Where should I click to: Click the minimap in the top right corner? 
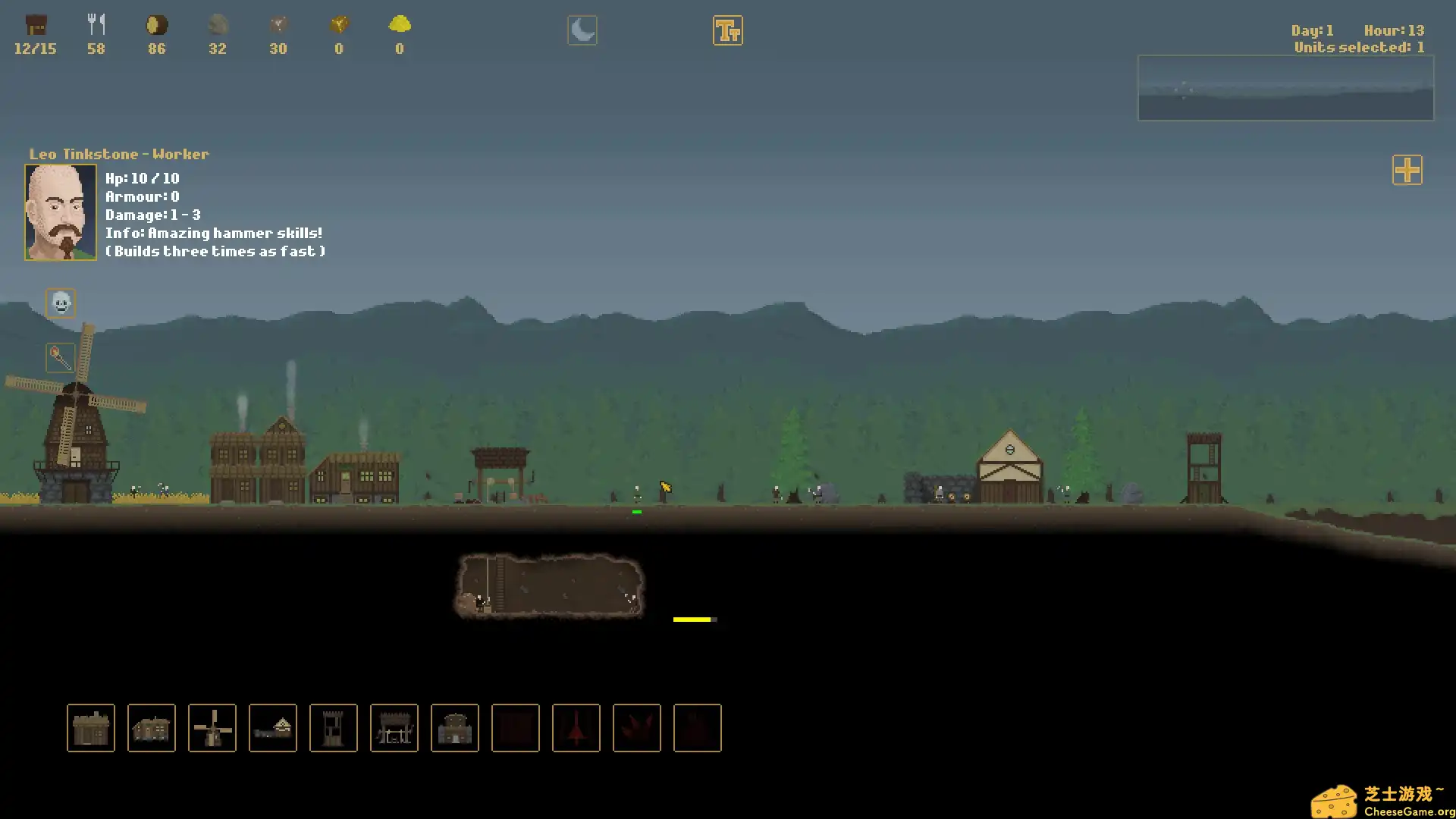pos(1285,88)
